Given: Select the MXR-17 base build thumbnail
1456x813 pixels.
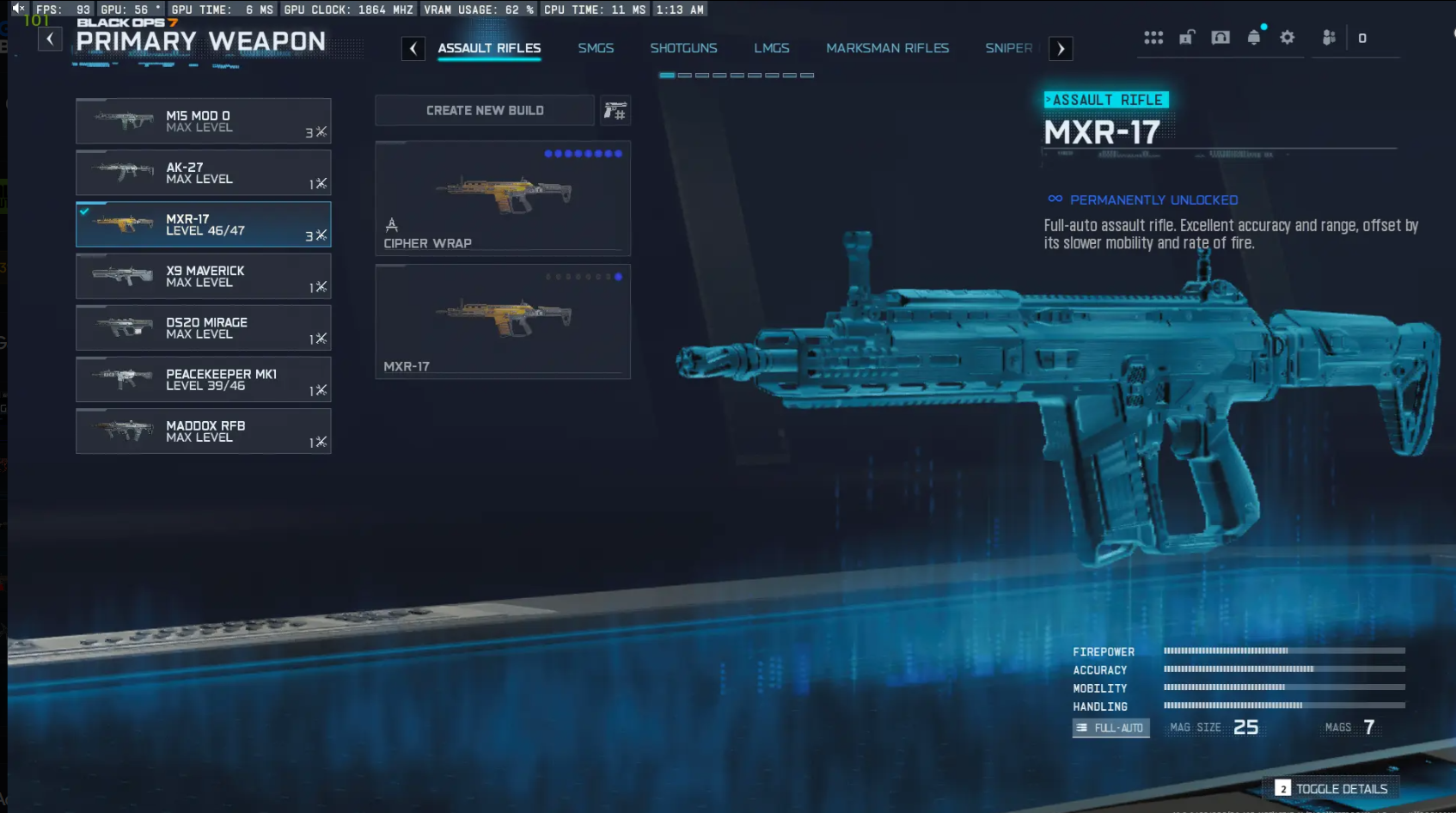Looking at the screenshot, I should click(503, 320).
